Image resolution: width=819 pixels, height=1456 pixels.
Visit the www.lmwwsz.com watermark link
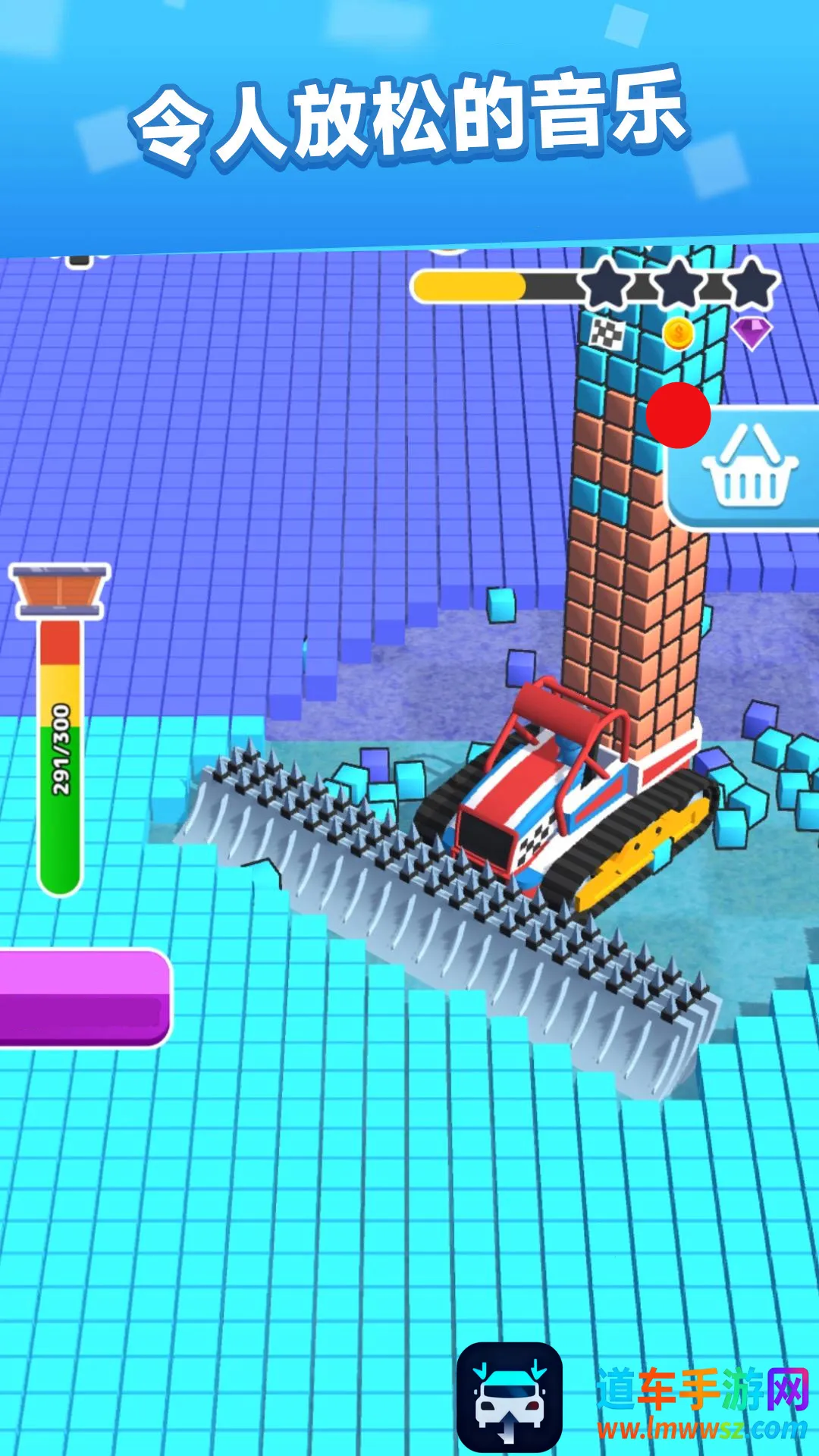pyautogui.click(x=701, y=1429)
